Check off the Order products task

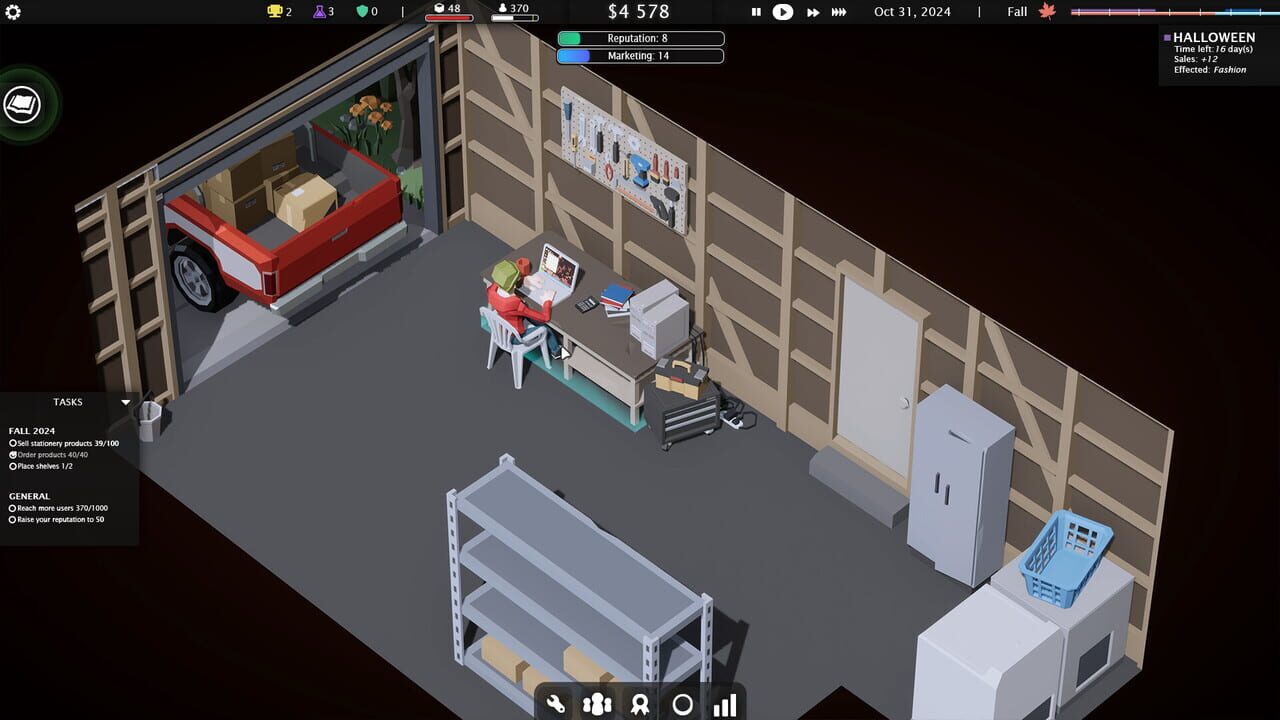(14, 456)
